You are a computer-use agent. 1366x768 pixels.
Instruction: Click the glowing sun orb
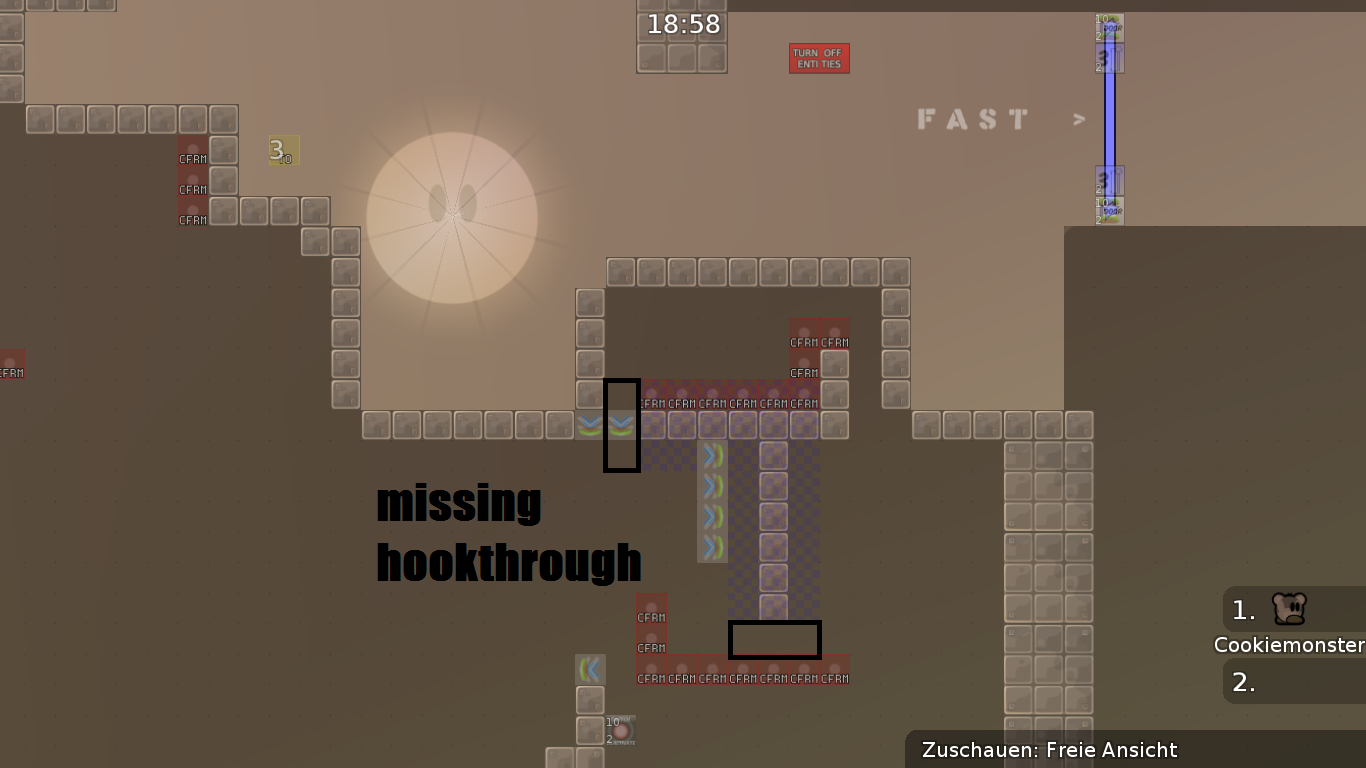tap(452, 217)
